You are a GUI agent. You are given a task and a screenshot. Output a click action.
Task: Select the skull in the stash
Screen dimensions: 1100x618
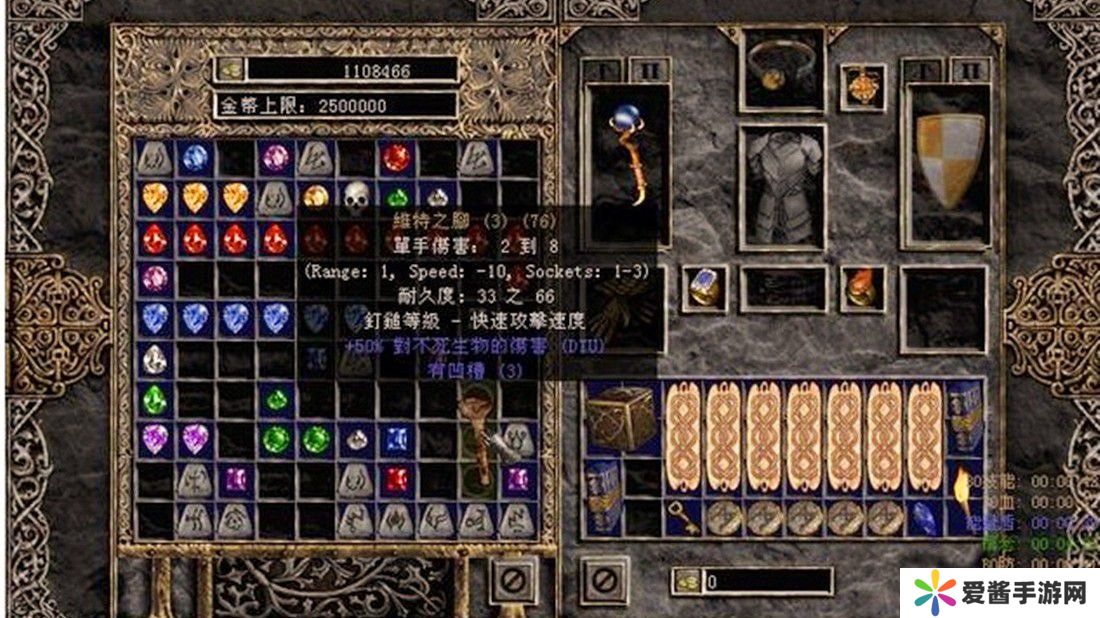coord(356,196)
